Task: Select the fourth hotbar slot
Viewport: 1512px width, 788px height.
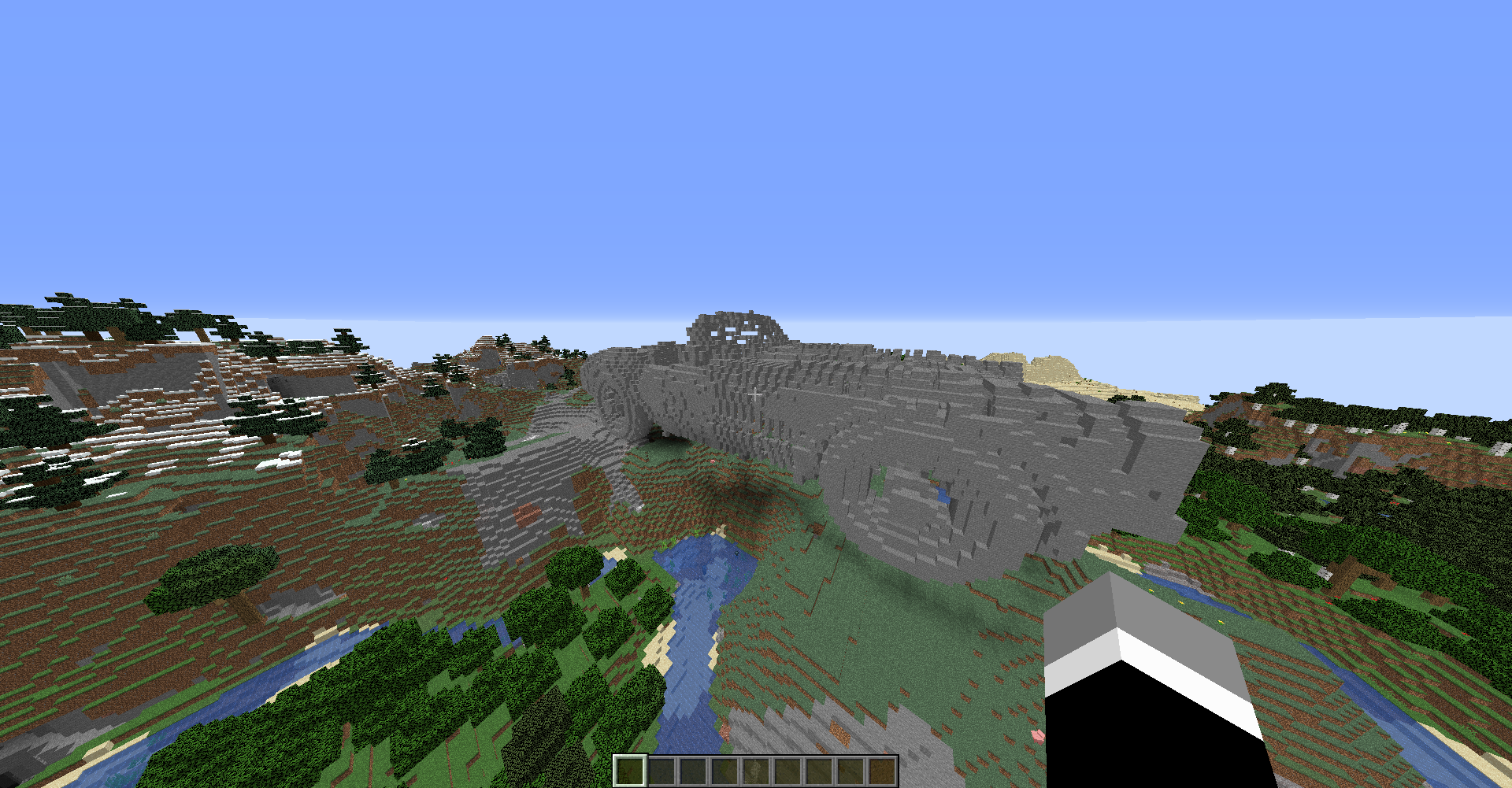Action: [725, 771]
